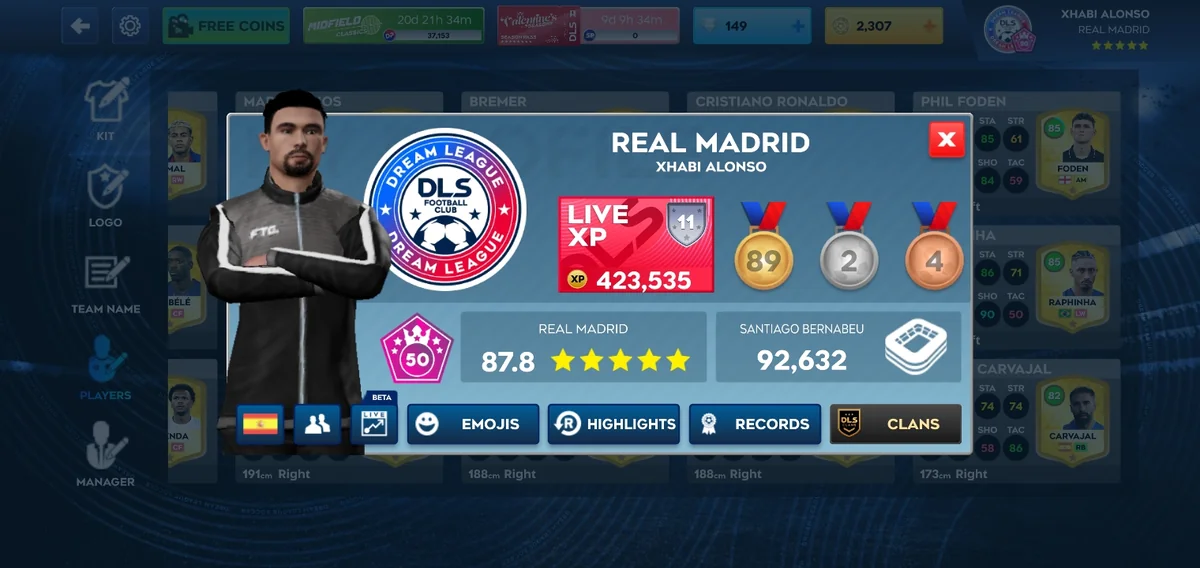Open the Clans page
Viewport: 1200px width, 568px height.
click(896, 424)
